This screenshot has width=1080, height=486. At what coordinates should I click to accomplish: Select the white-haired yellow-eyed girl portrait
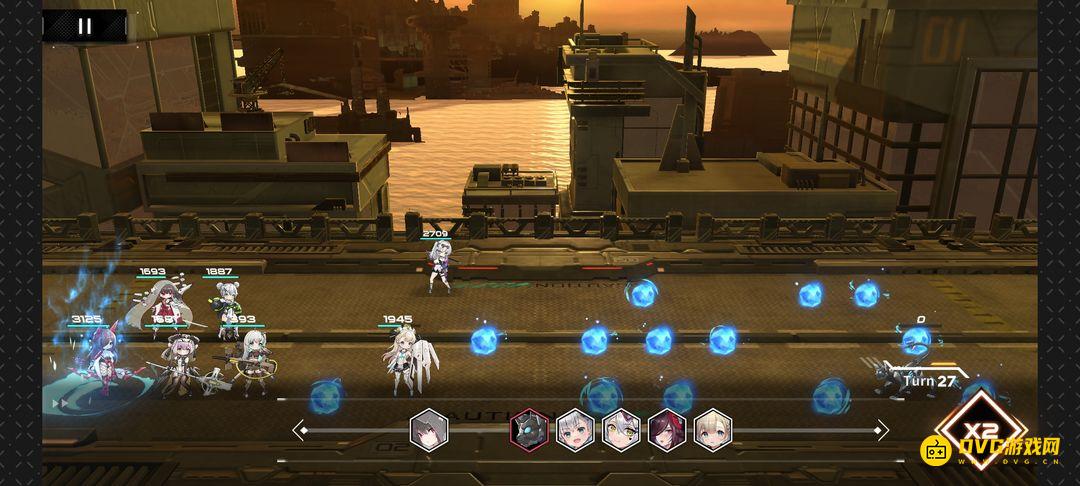pyautogui.click(x=621, y=430)
